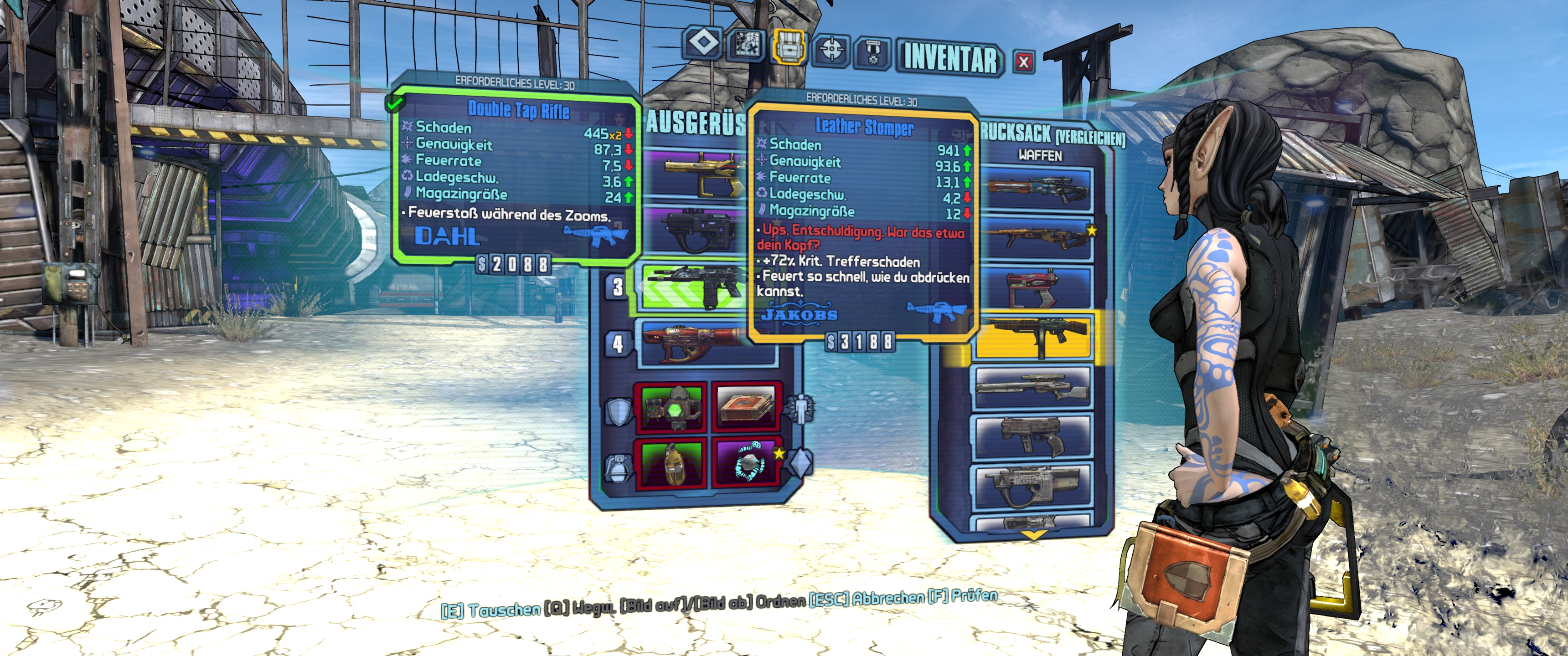
Task: Select the blue sniper rifle in backpack
Action: (1035, 188)
